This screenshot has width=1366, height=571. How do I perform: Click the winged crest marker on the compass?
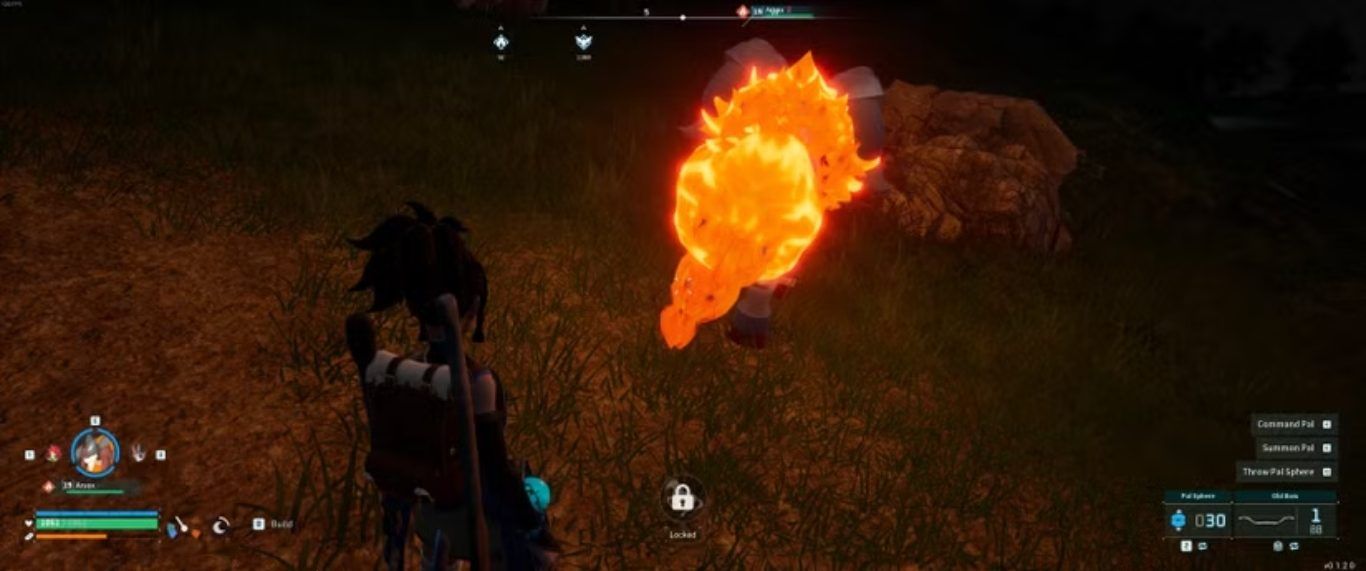583,42
